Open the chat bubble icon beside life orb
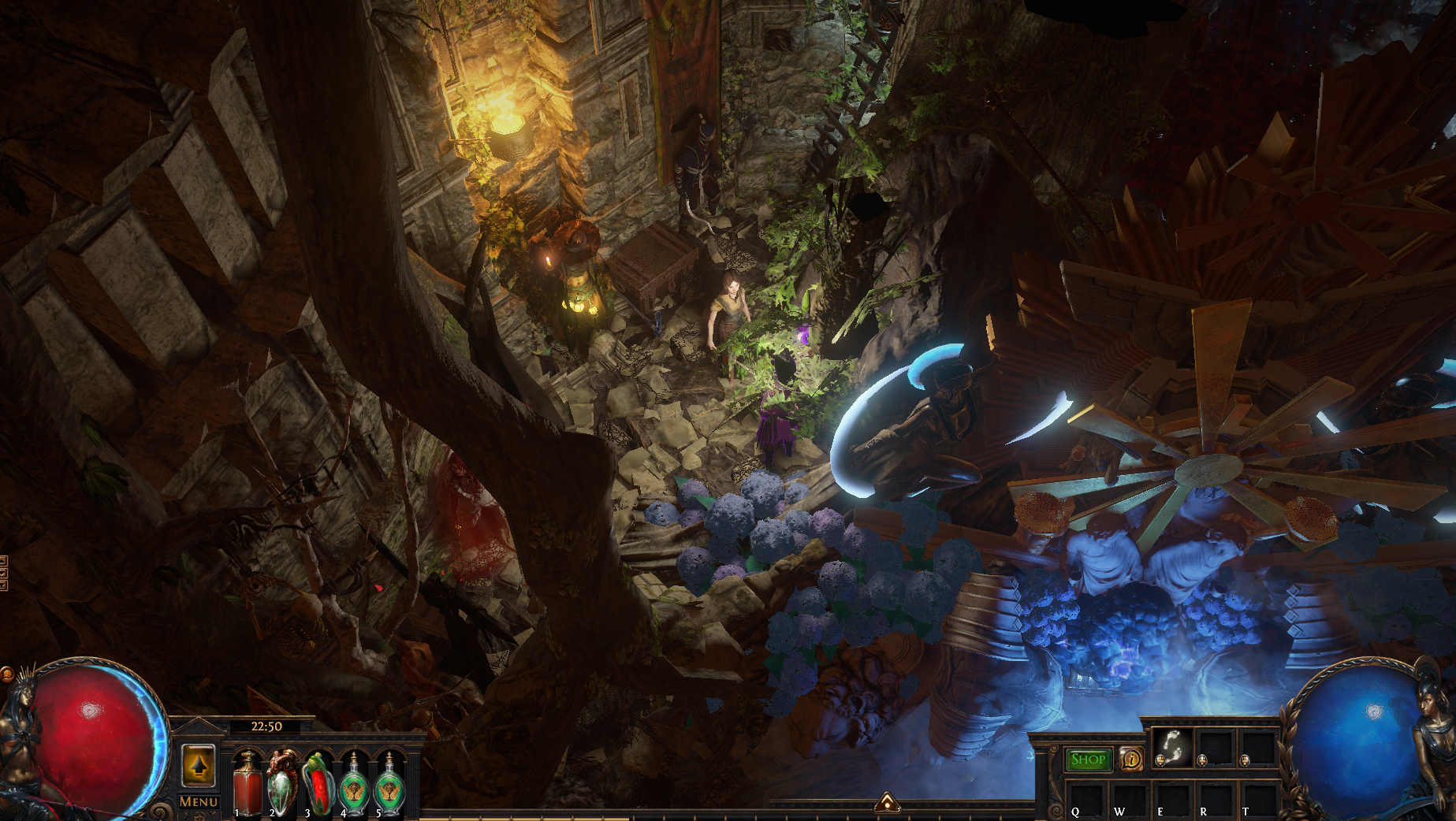The height and width of the screenshot is (821, 1456). 6,674
